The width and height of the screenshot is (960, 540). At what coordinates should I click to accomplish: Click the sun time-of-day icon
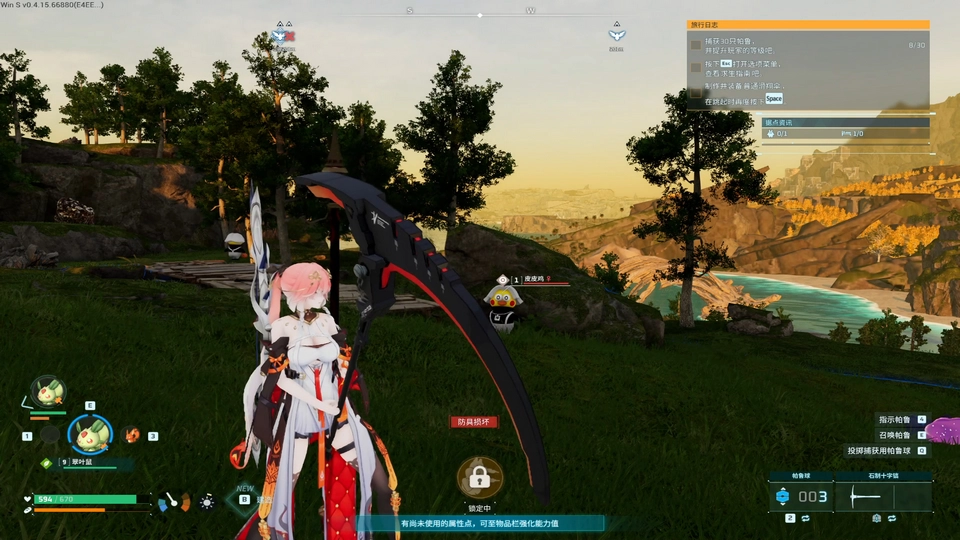(207, 501)
